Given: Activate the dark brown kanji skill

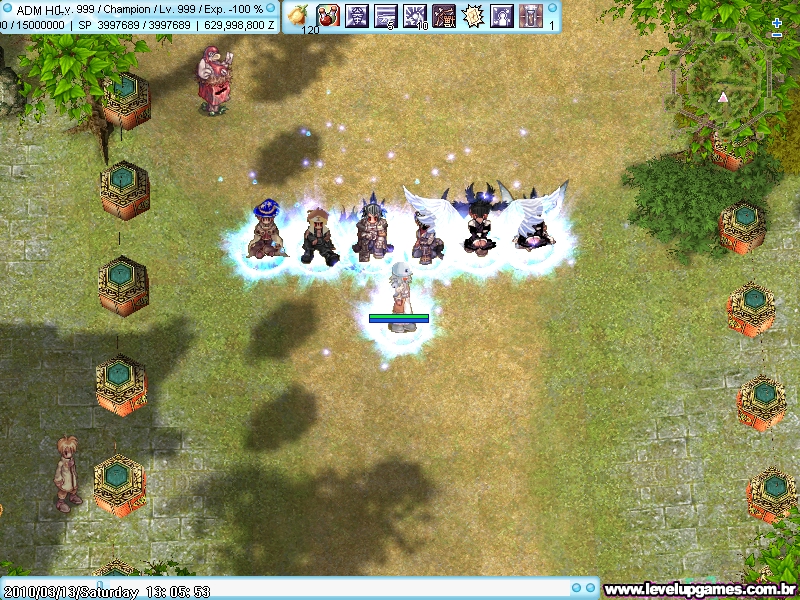Looking at the screenshot, I should [x=443, y=15].
